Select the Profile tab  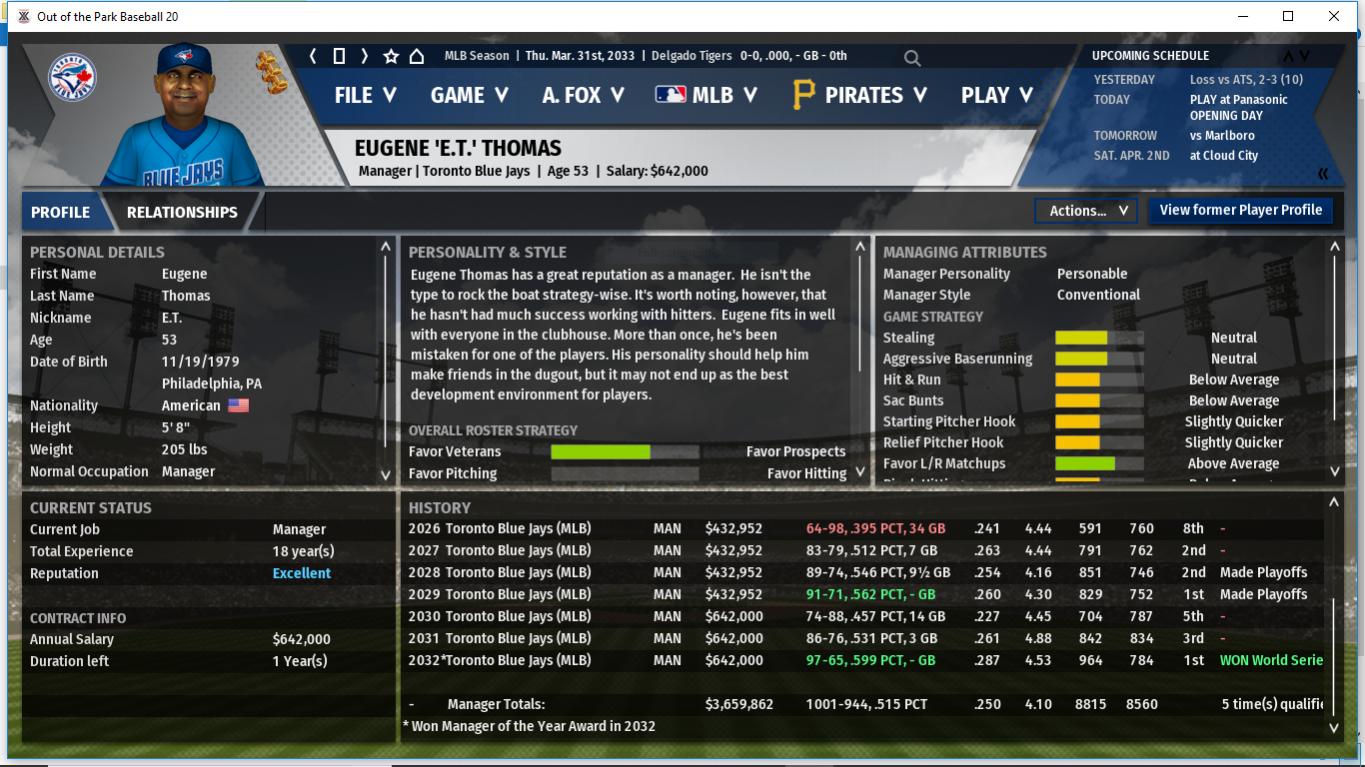pos(60,212)
